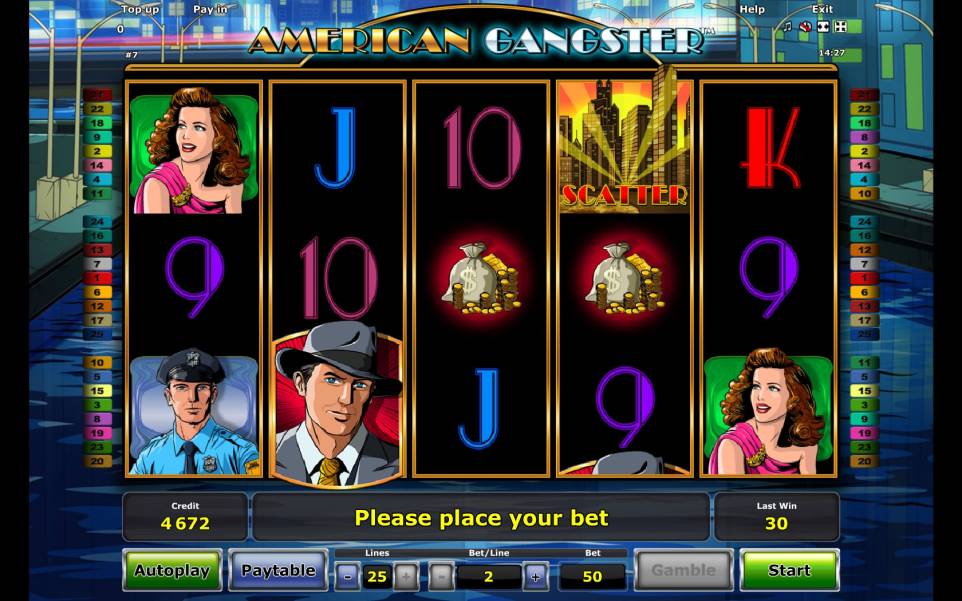The image size is (962, 601).
Task: Open the Paytable
Action: click(x=278, y=571)
